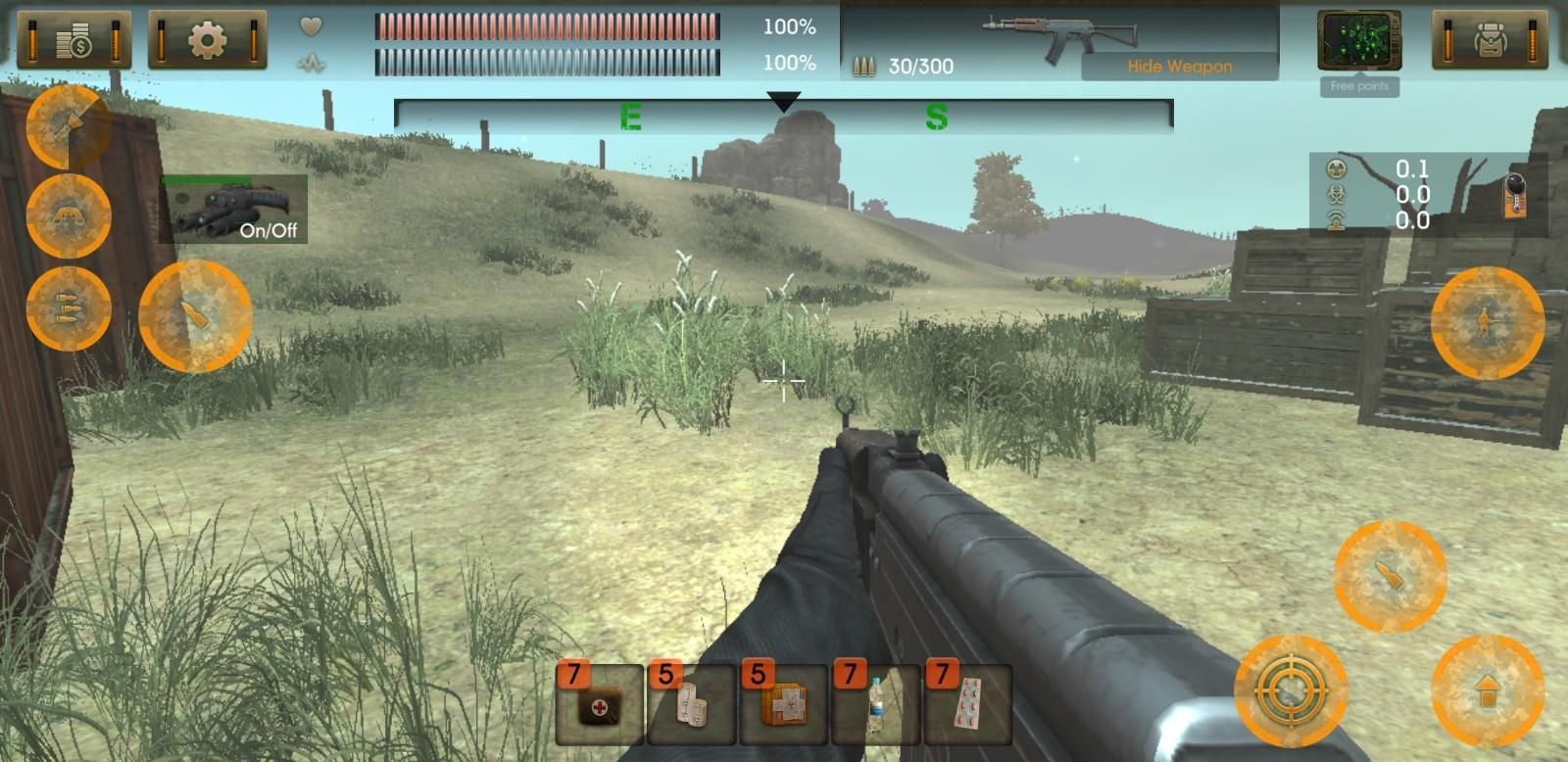The image size is (1568, 762).
Task: Use the red cross first aid kit
Action: click(599, 704)
